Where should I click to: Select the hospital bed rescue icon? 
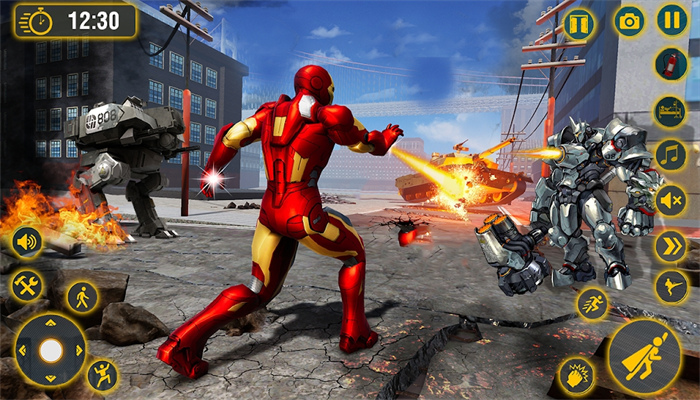pyautogui.click(x=670, y=110)
